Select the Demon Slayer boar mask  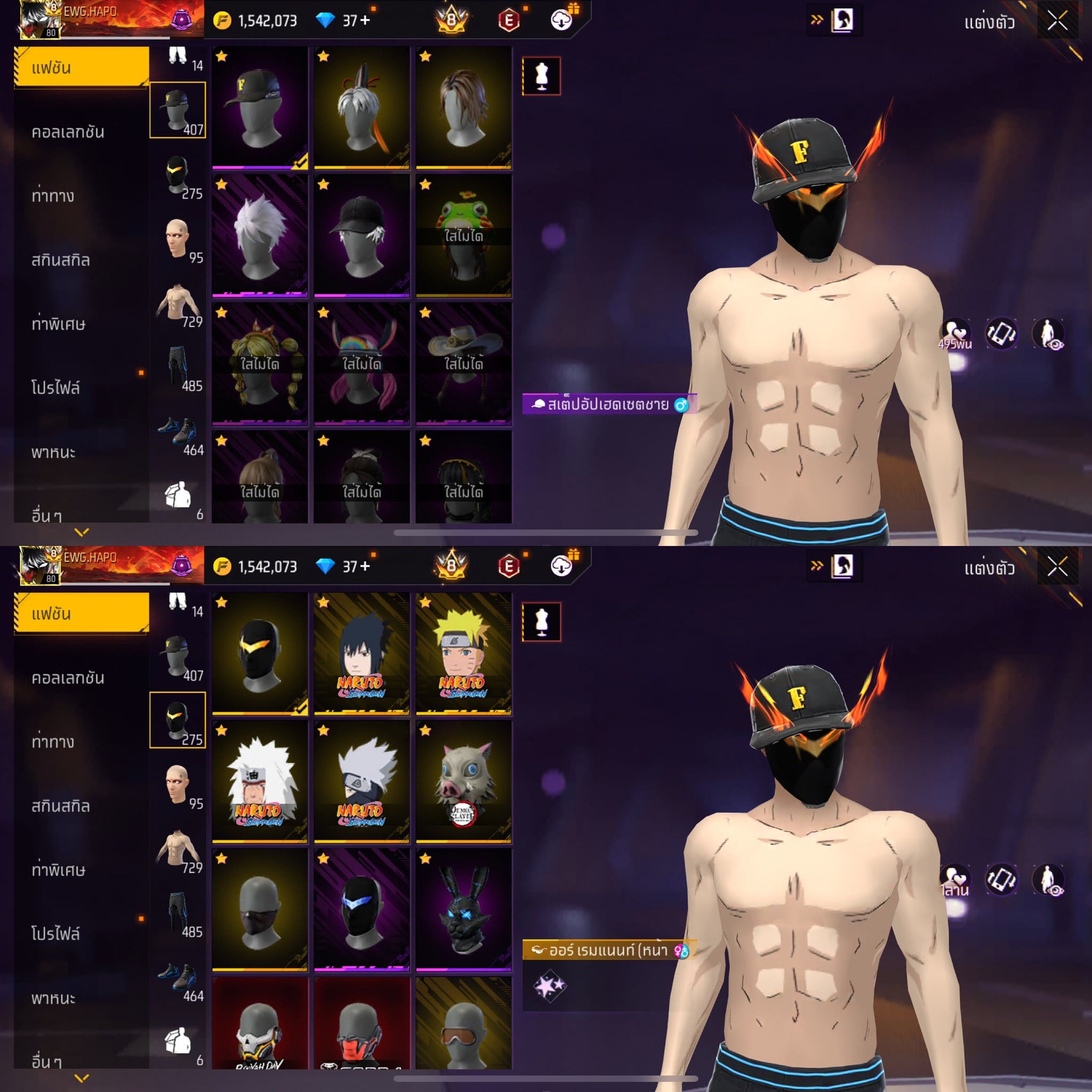(x=463, y=781)
